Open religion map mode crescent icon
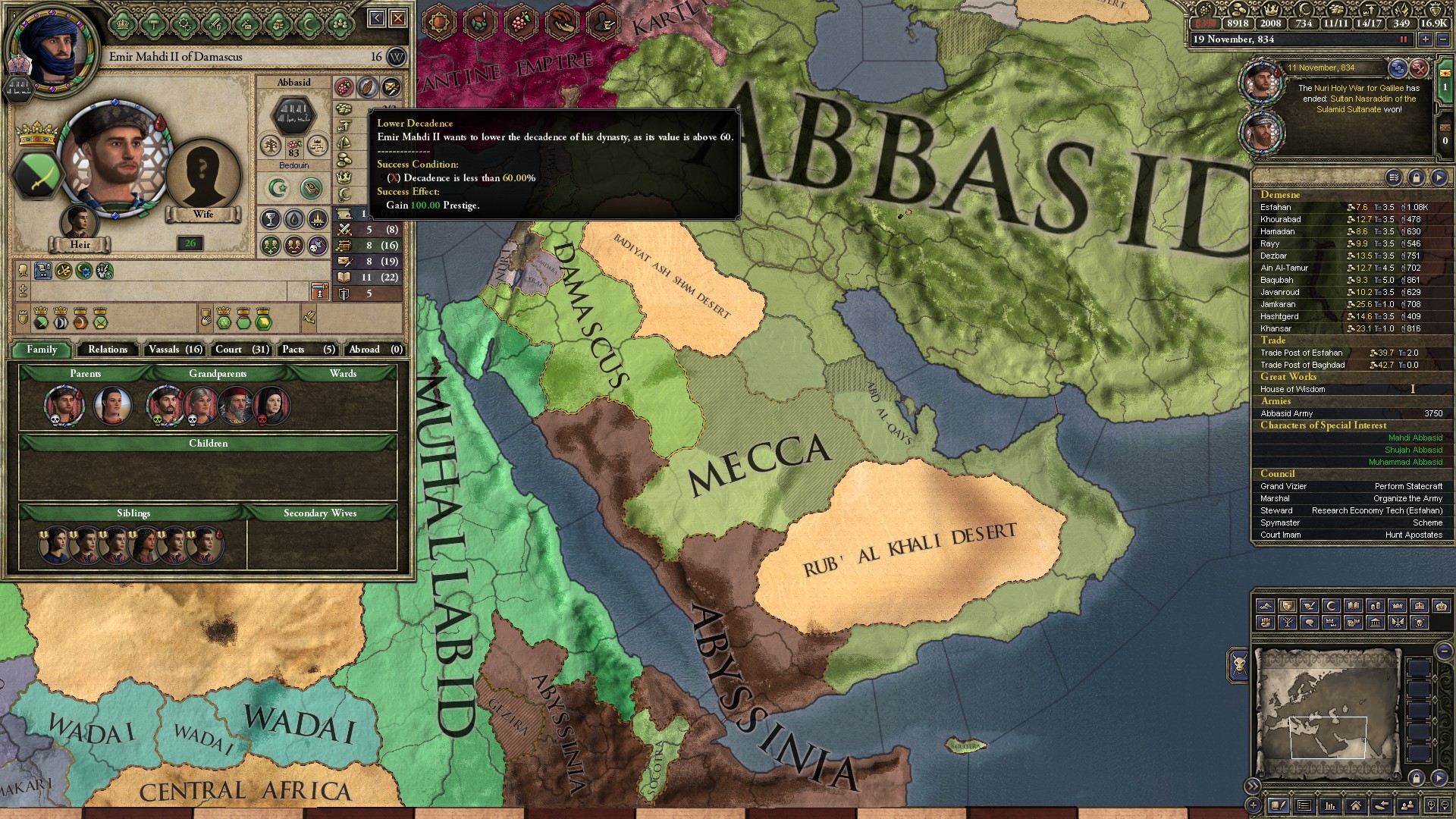Viewport: 1456px width, 819px height. pos(1332,607)
